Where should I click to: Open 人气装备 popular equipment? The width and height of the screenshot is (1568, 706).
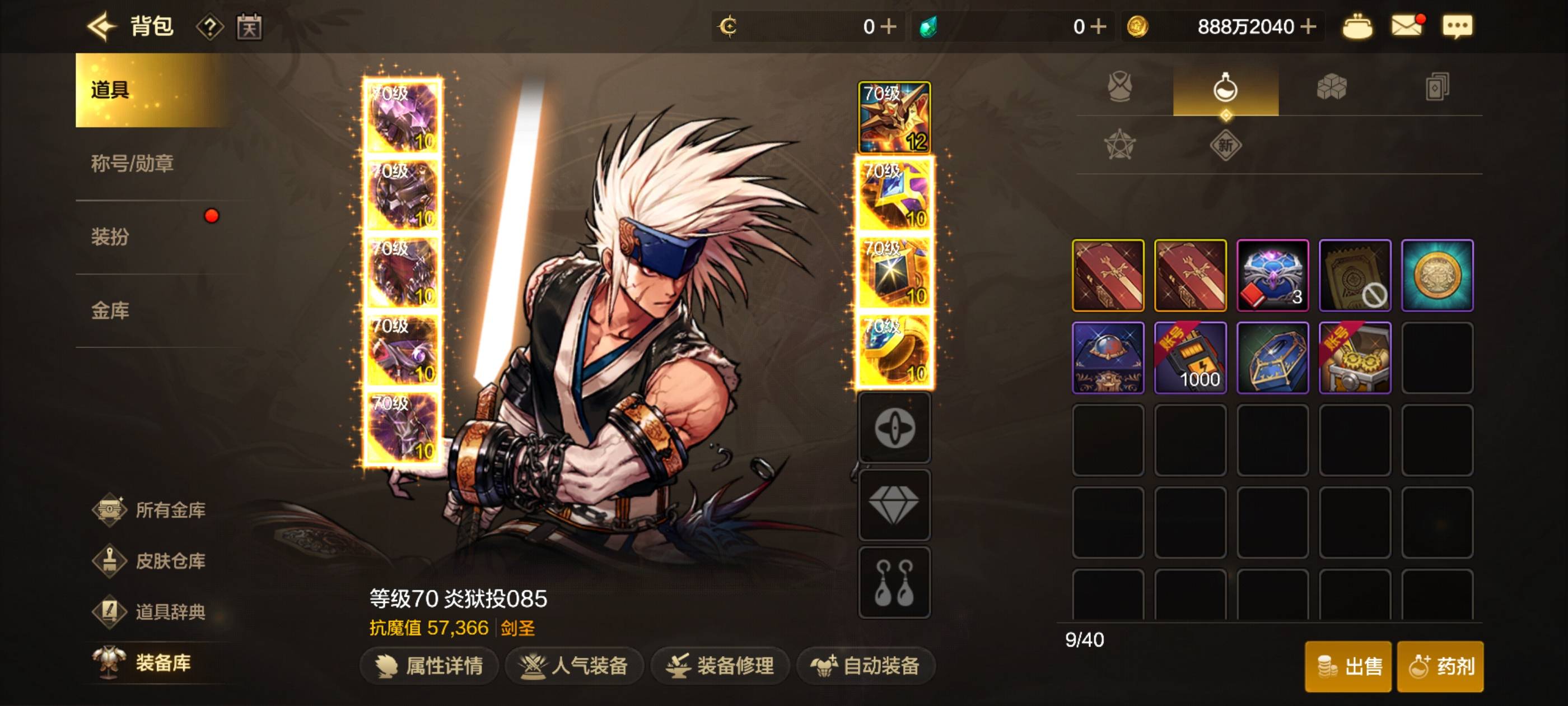(x=574, y=666)
